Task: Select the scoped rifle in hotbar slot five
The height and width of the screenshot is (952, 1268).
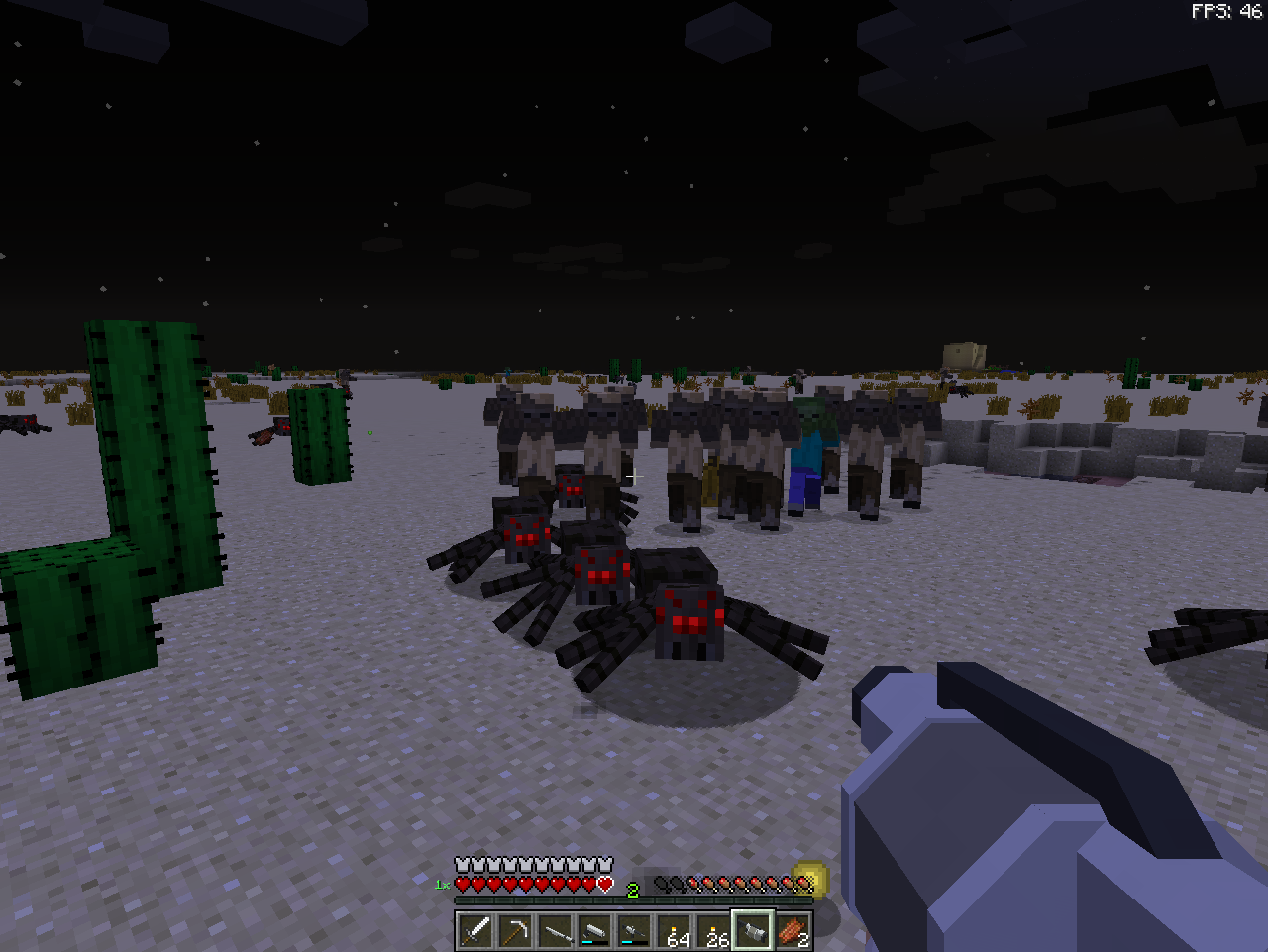Action: 632,930
